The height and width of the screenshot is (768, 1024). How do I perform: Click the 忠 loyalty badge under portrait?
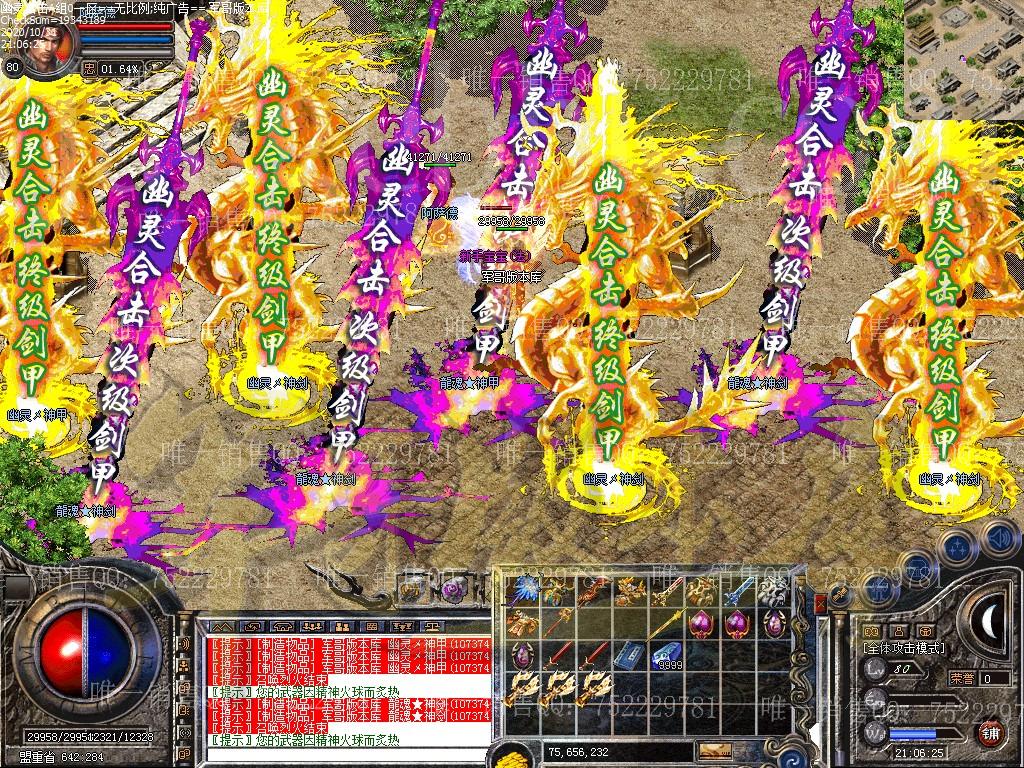point(89,69)
